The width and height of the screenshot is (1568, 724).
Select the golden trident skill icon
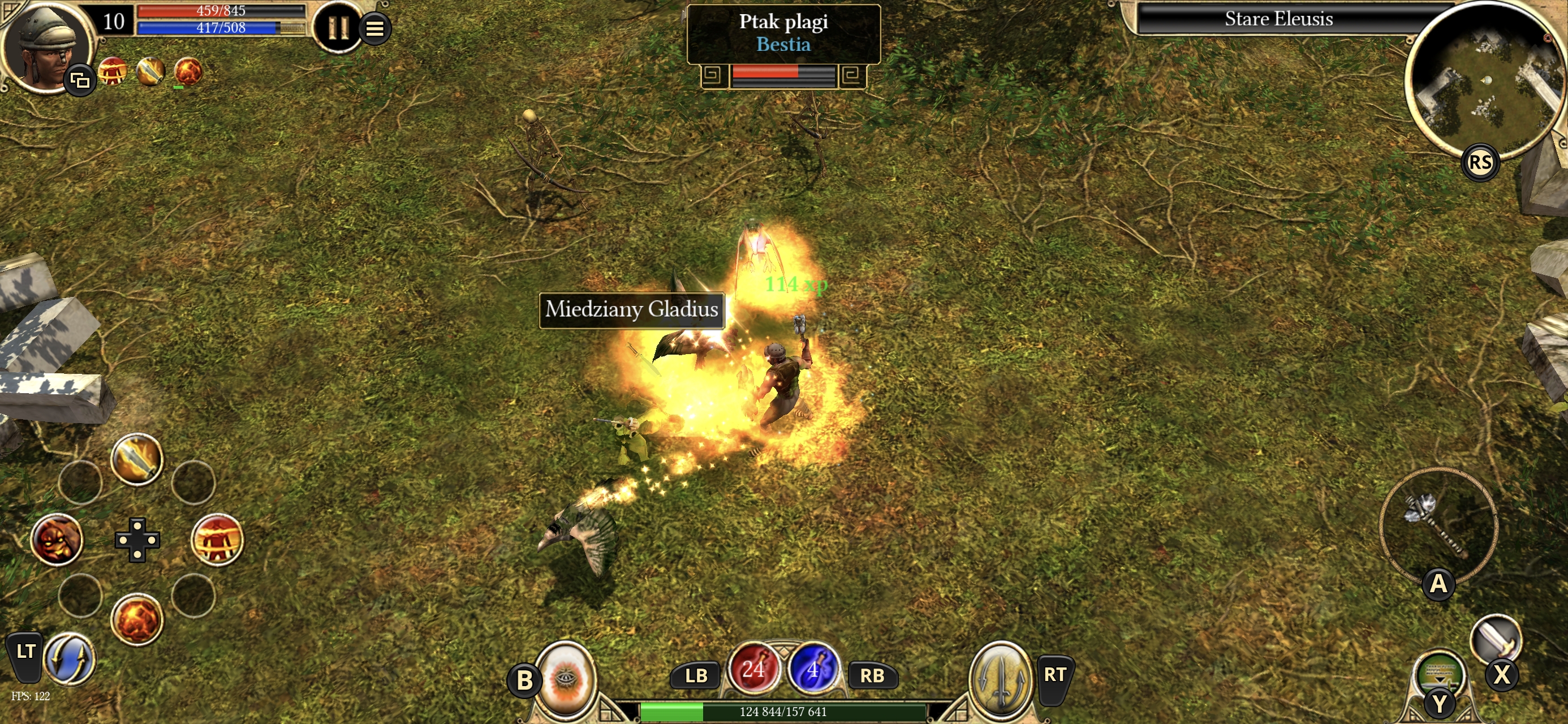[1000, 677]
